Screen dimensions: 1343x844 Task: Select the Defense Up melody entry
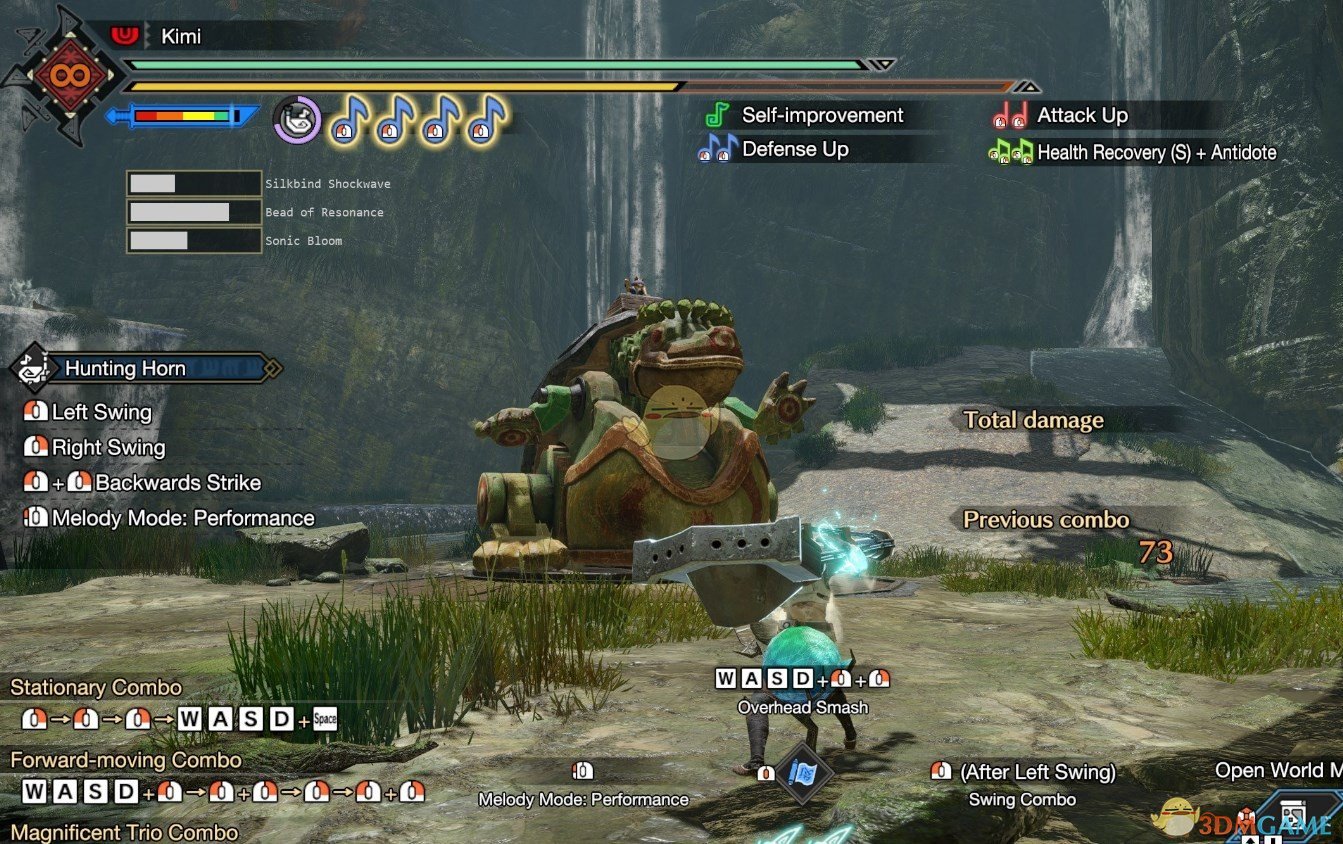click(795, 150)
